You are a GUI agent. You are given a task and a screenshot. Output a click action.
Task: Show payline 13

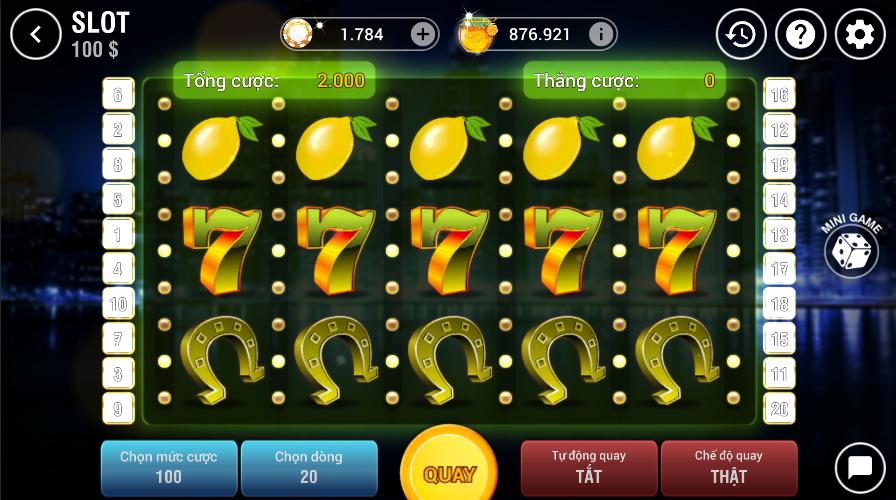[x=779, y=234]
